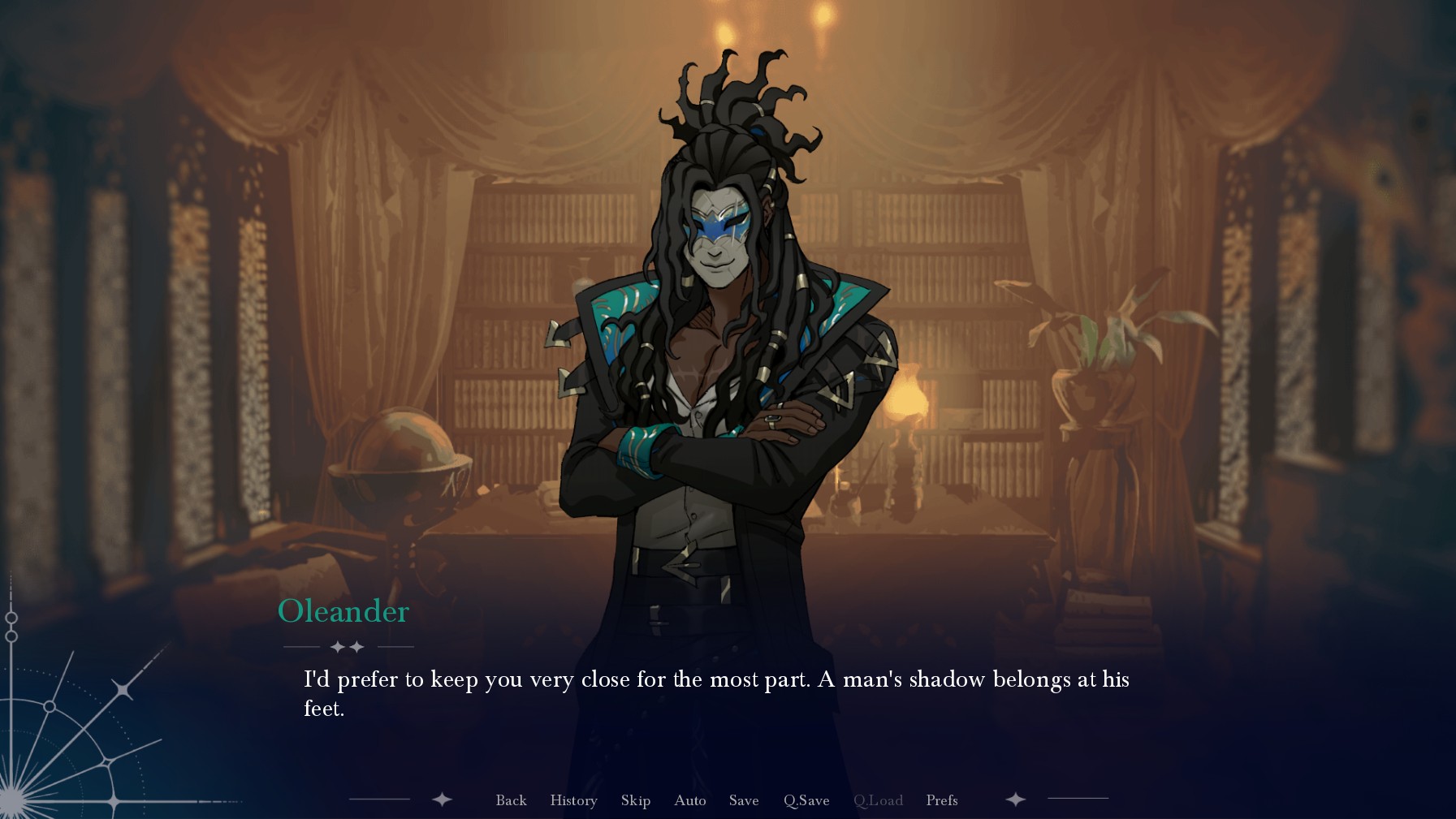Quick save with Q.Save
This screenshot has width=1456, height=819.
[x=806, y=800]
